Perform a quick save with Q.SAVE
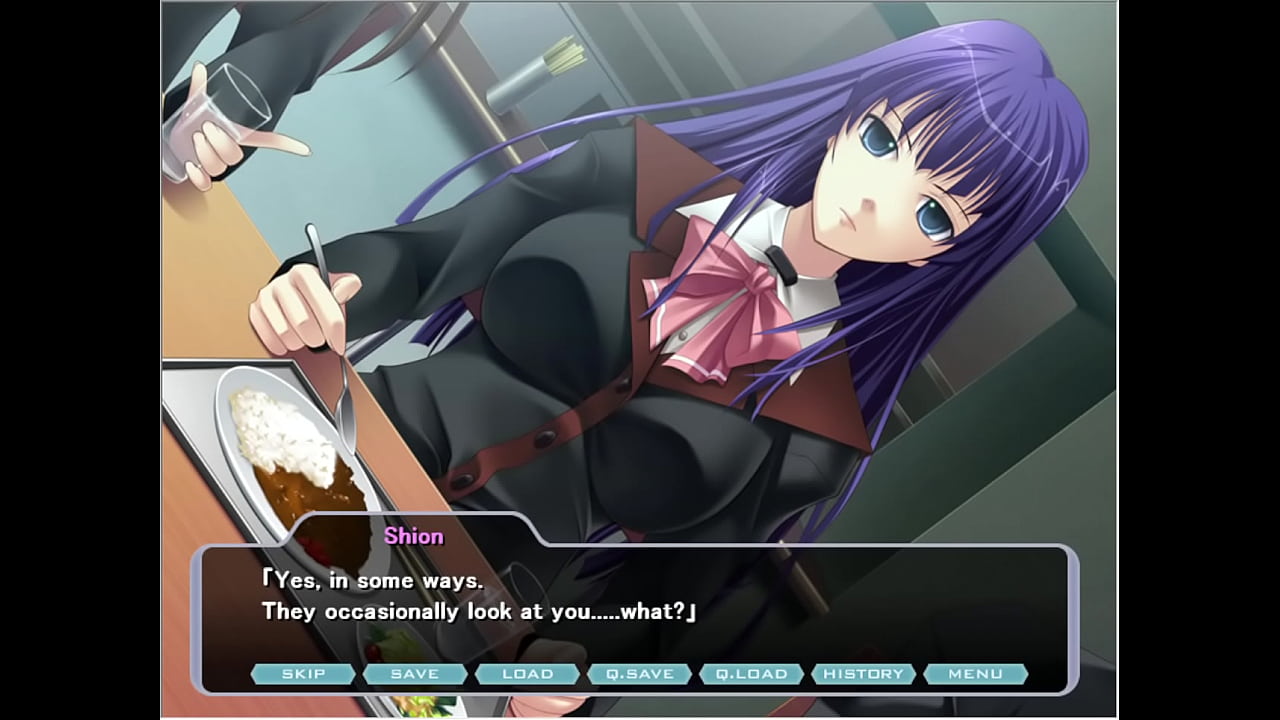Viewport: 1280px width, 720px height. [642, 673]
